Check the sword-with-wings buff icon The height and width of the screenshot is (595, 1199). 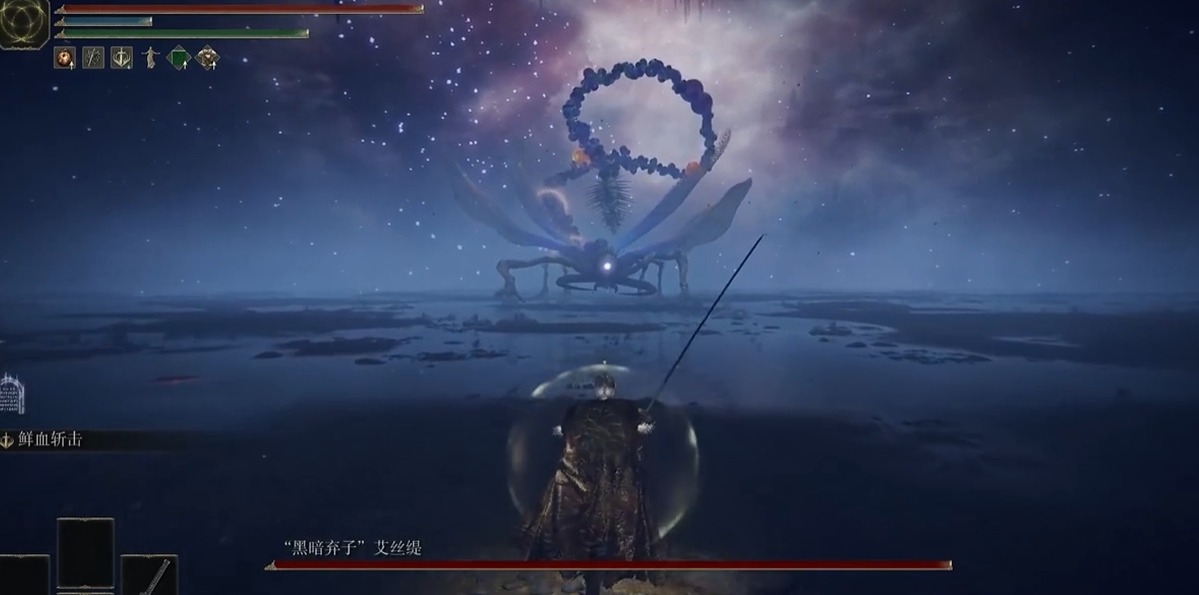[x=122, y=58]
